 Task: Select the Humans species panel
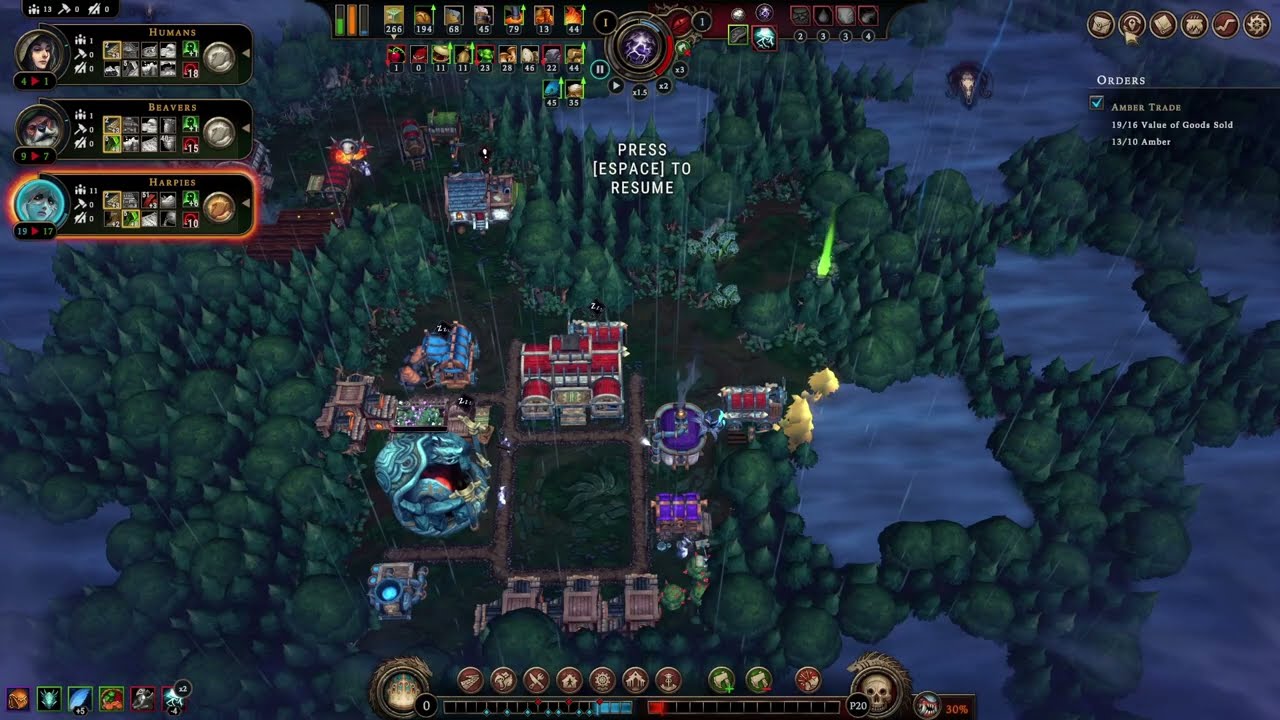click(x=130, y=55)
